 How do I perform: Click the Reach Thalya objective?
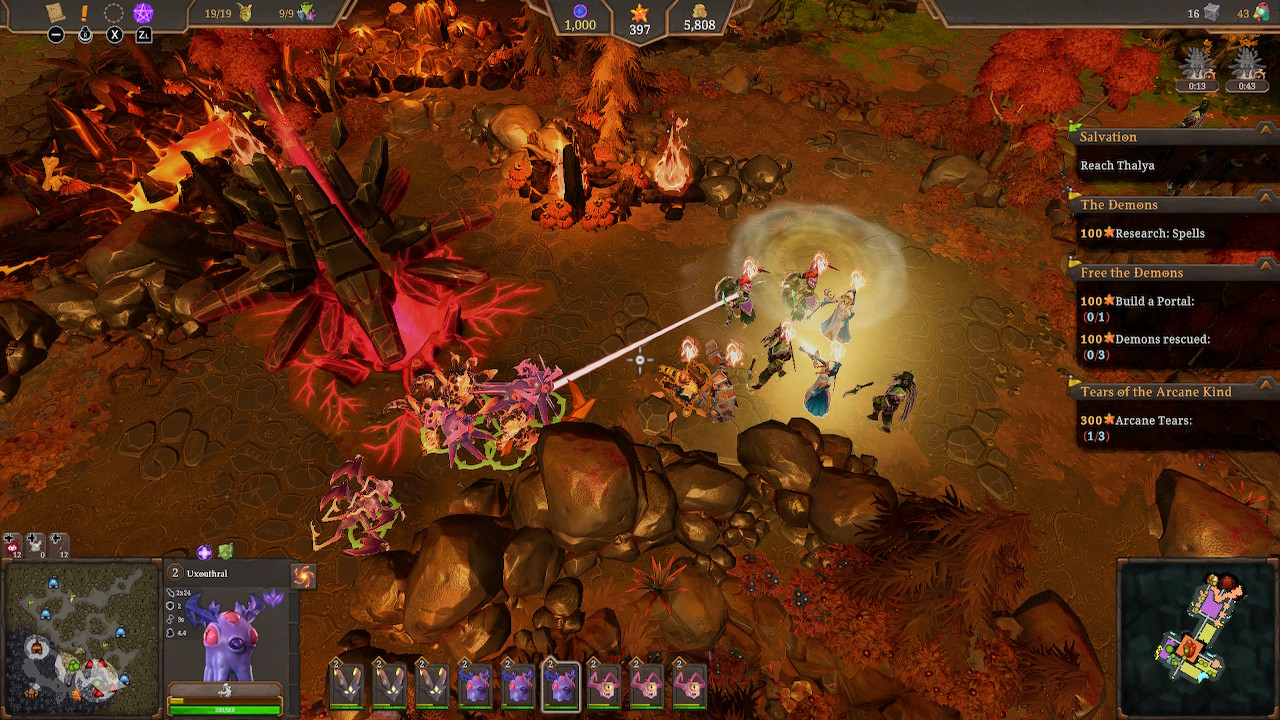click(1117, 165)
